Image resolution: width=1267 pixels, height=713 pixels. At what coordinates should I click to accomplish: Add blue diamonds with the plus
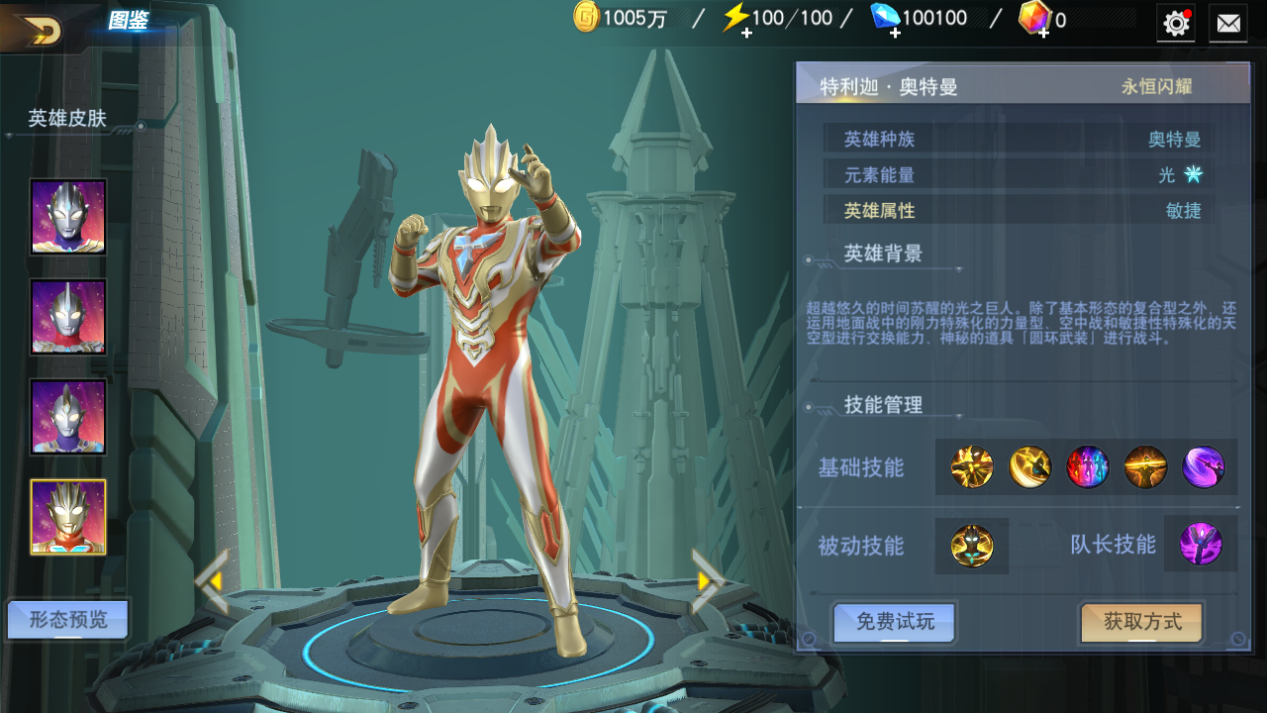894,33
